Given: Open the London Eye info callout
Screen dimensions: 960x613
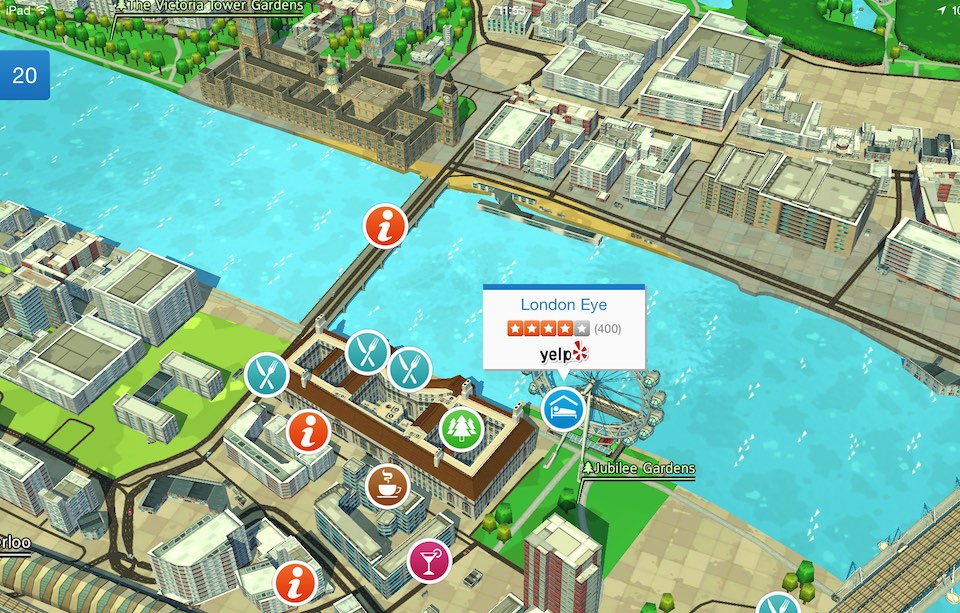Looking at the screenshot, I should (563, 305).
